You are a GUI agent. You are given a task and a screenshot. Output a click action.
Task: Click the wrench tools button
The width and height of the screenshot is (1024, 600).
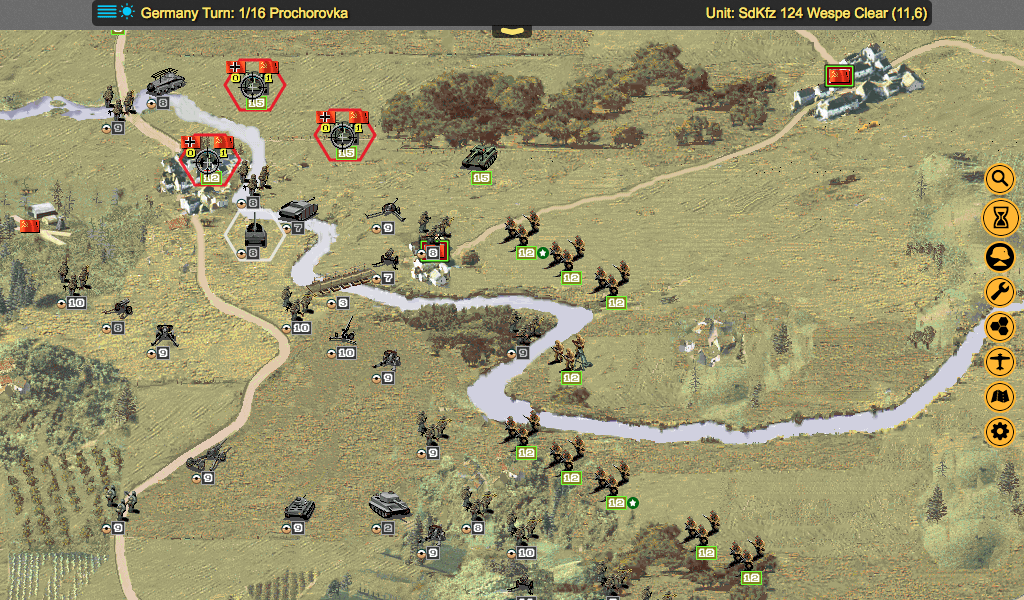999,291
